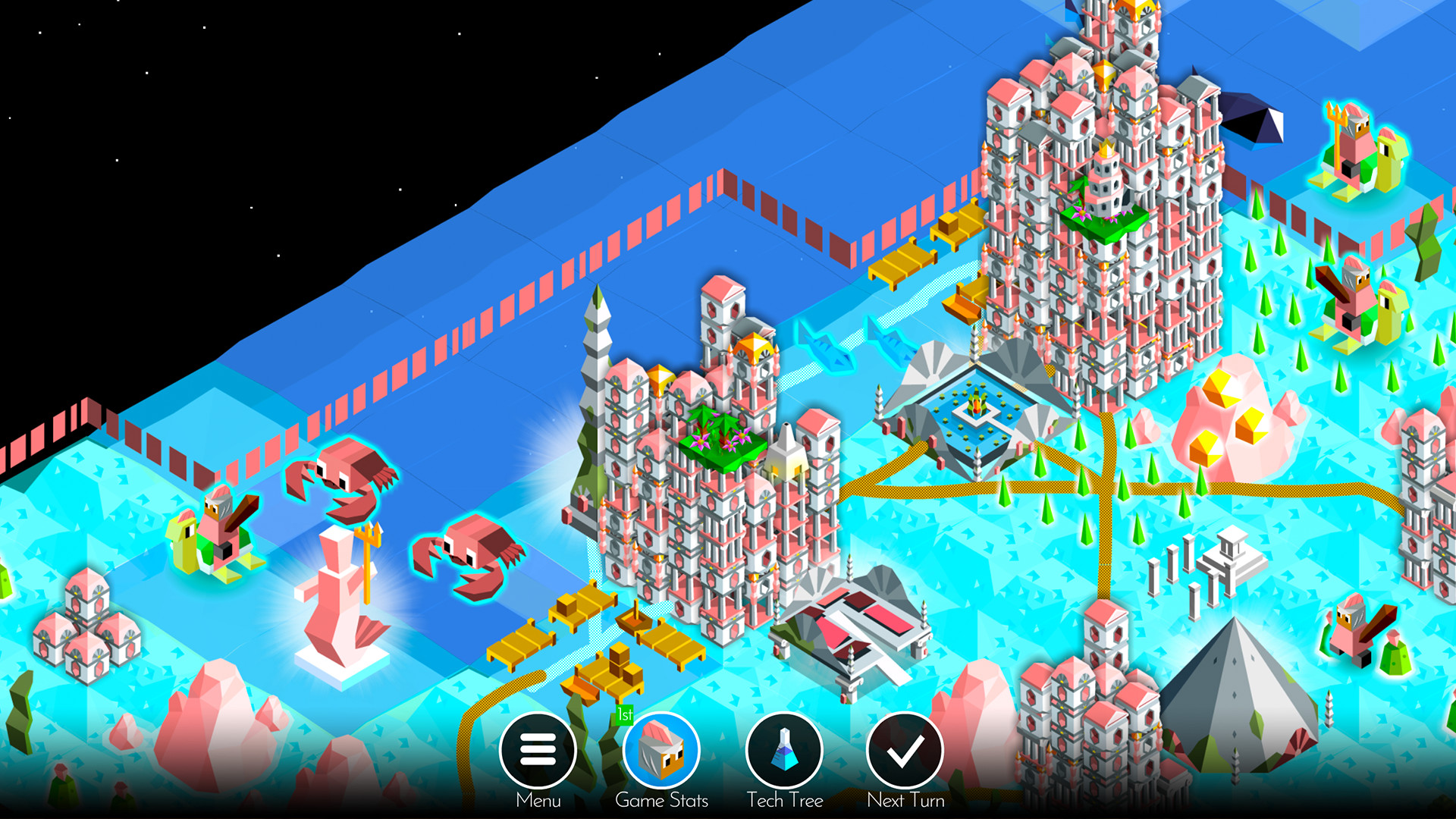This screenshot has width=1456, height=819.
Task: Click the 1st place rank badge above Game Stats
Action: (x=626, y=714)
